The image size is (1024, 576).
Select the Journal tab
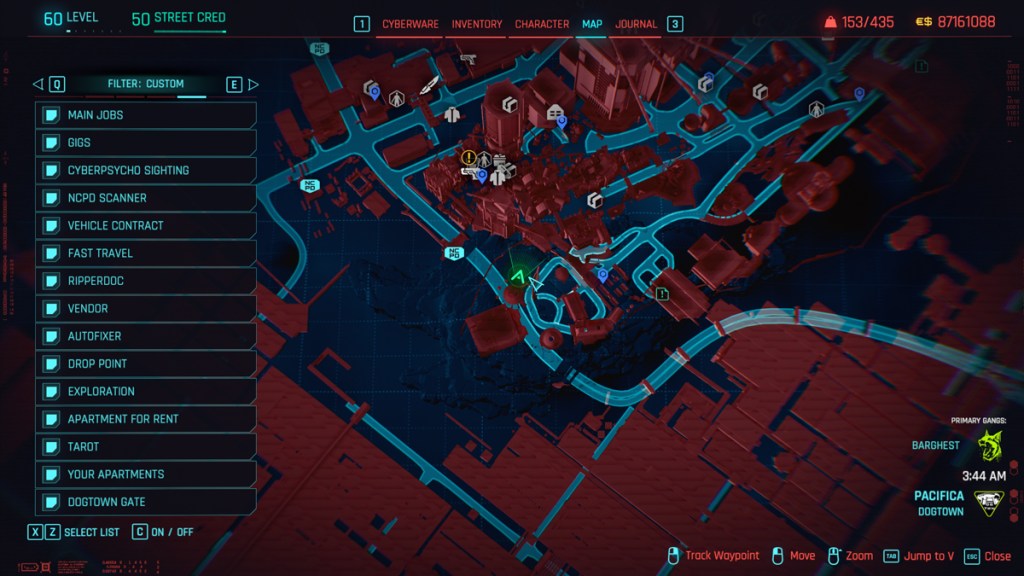click(x=636, y=24)
